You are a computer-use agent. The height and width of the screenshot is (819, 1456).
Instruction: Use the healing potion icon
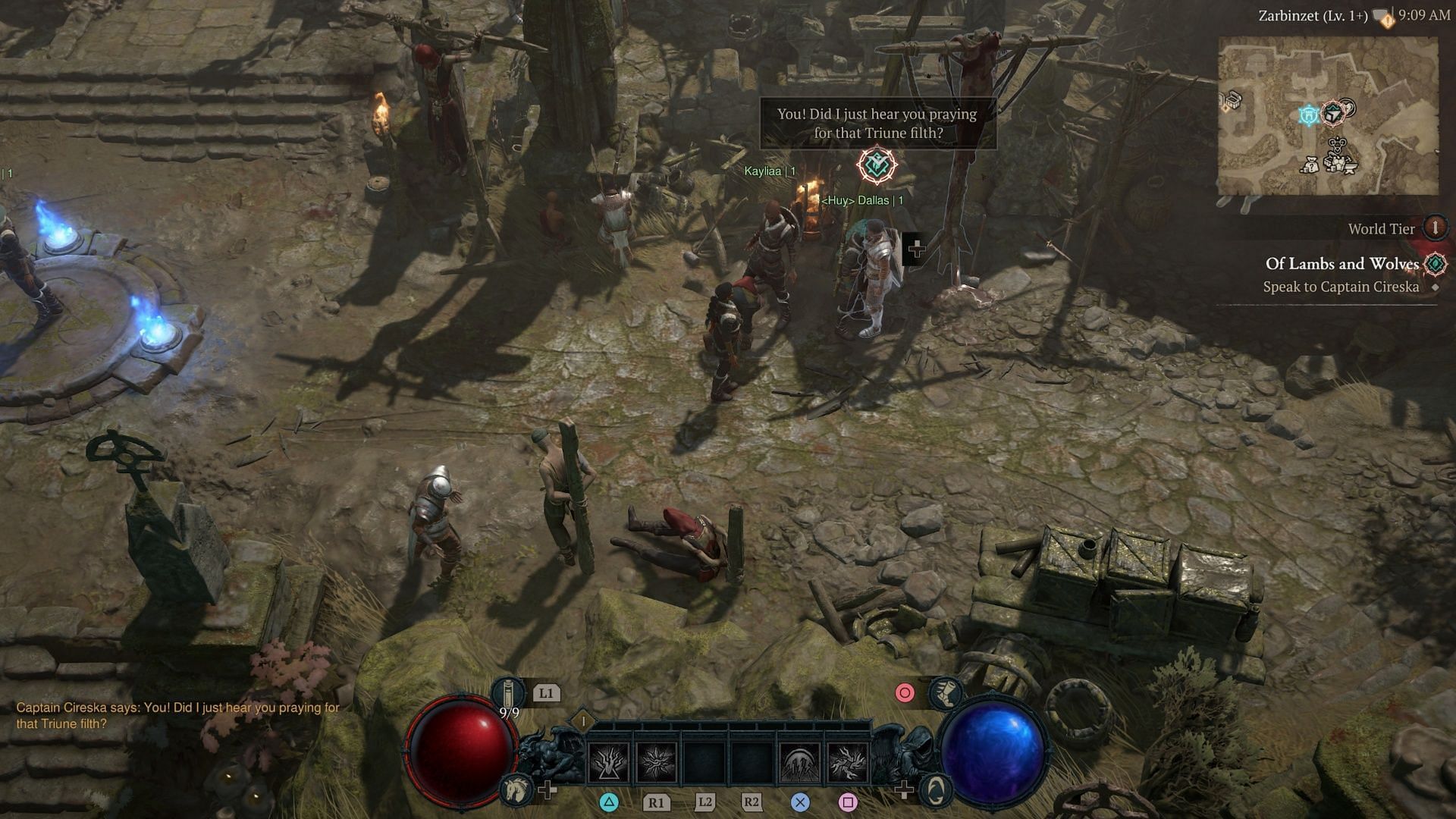509,694
